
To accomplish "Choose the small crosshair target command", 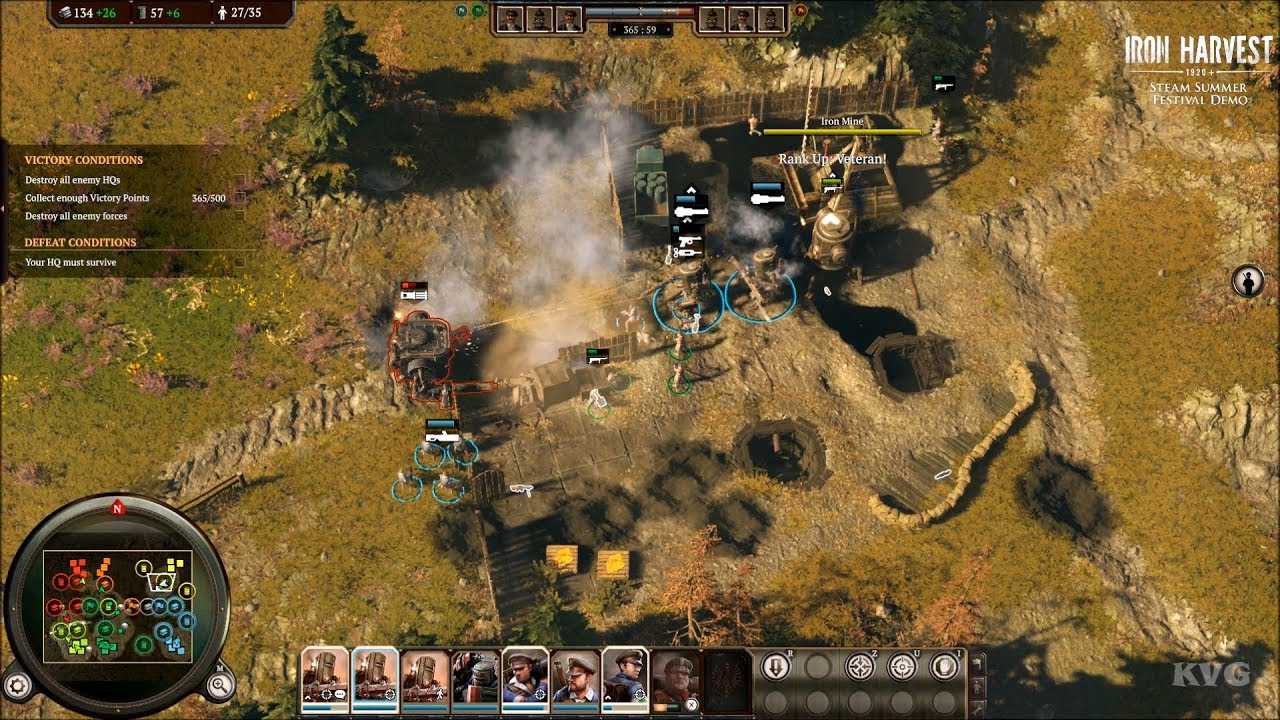I will pos(902,667).
